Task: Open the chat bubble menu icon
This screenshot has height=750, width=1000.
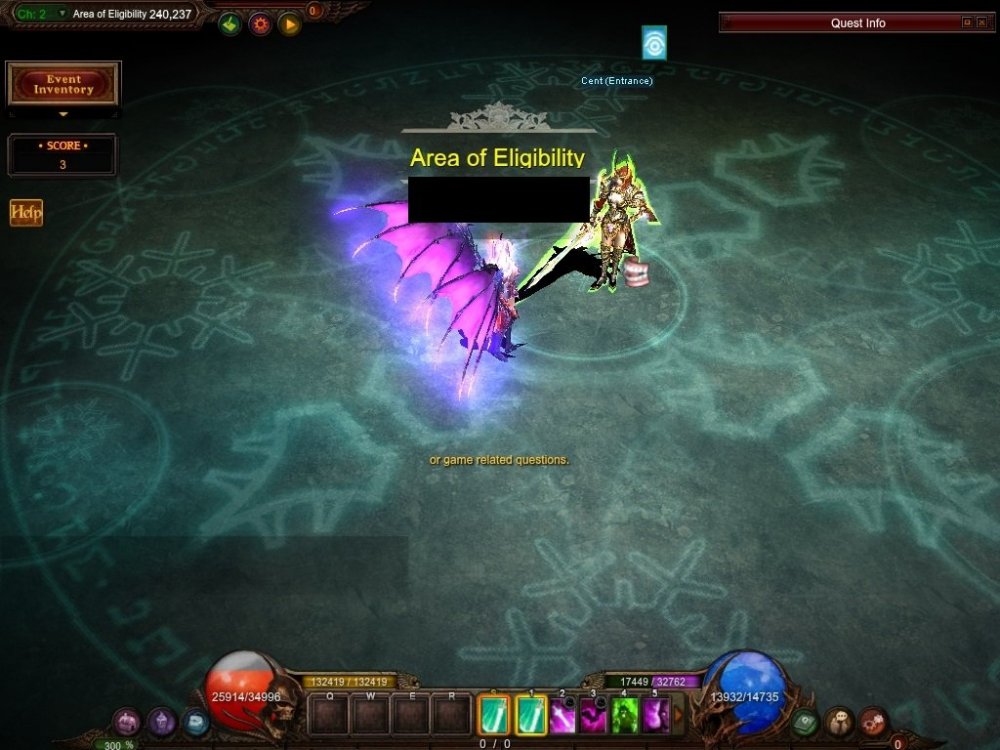Action: (x=840, y=721)
